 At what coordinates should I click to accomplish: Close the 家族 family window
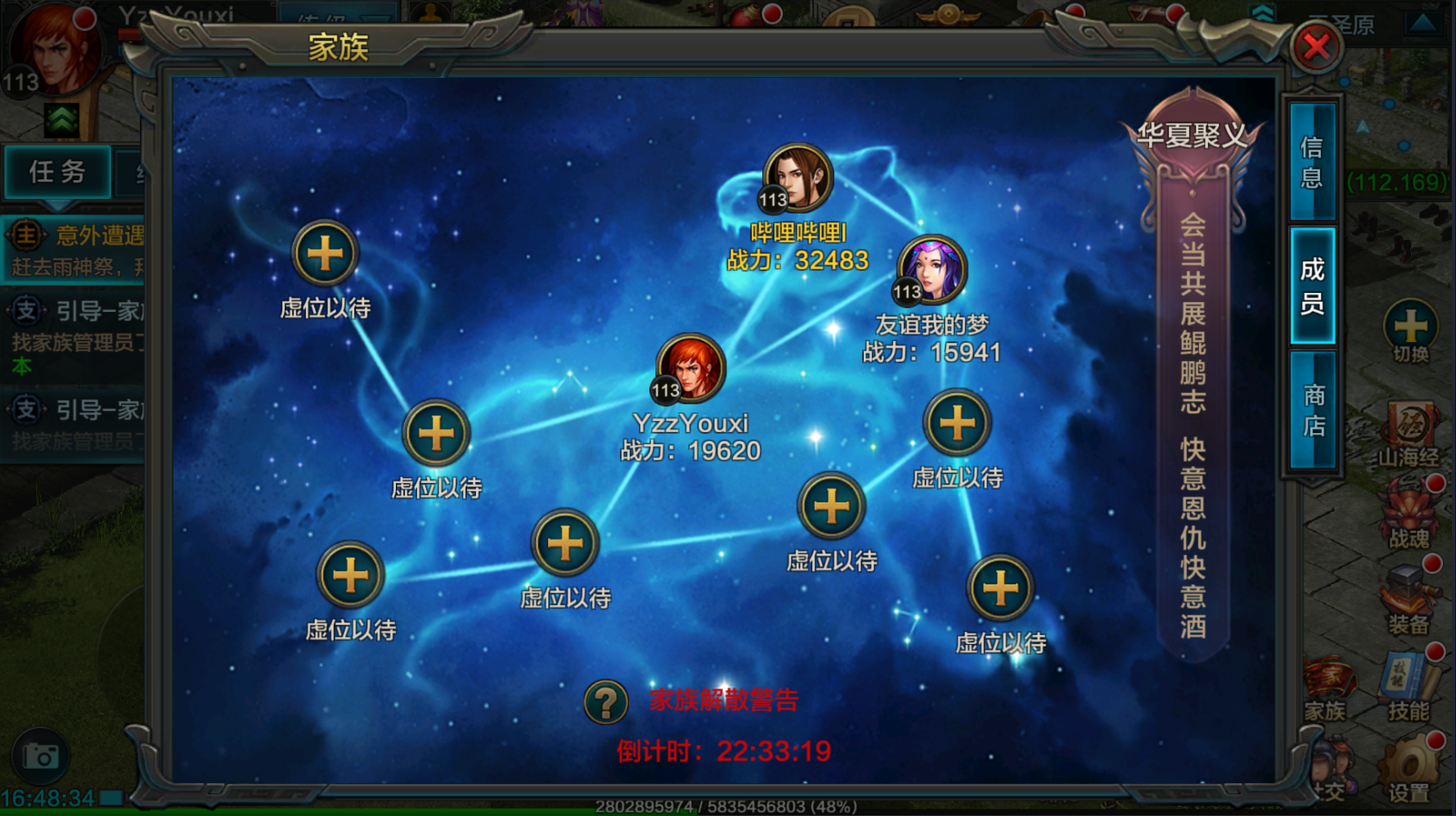[1316, 47]
